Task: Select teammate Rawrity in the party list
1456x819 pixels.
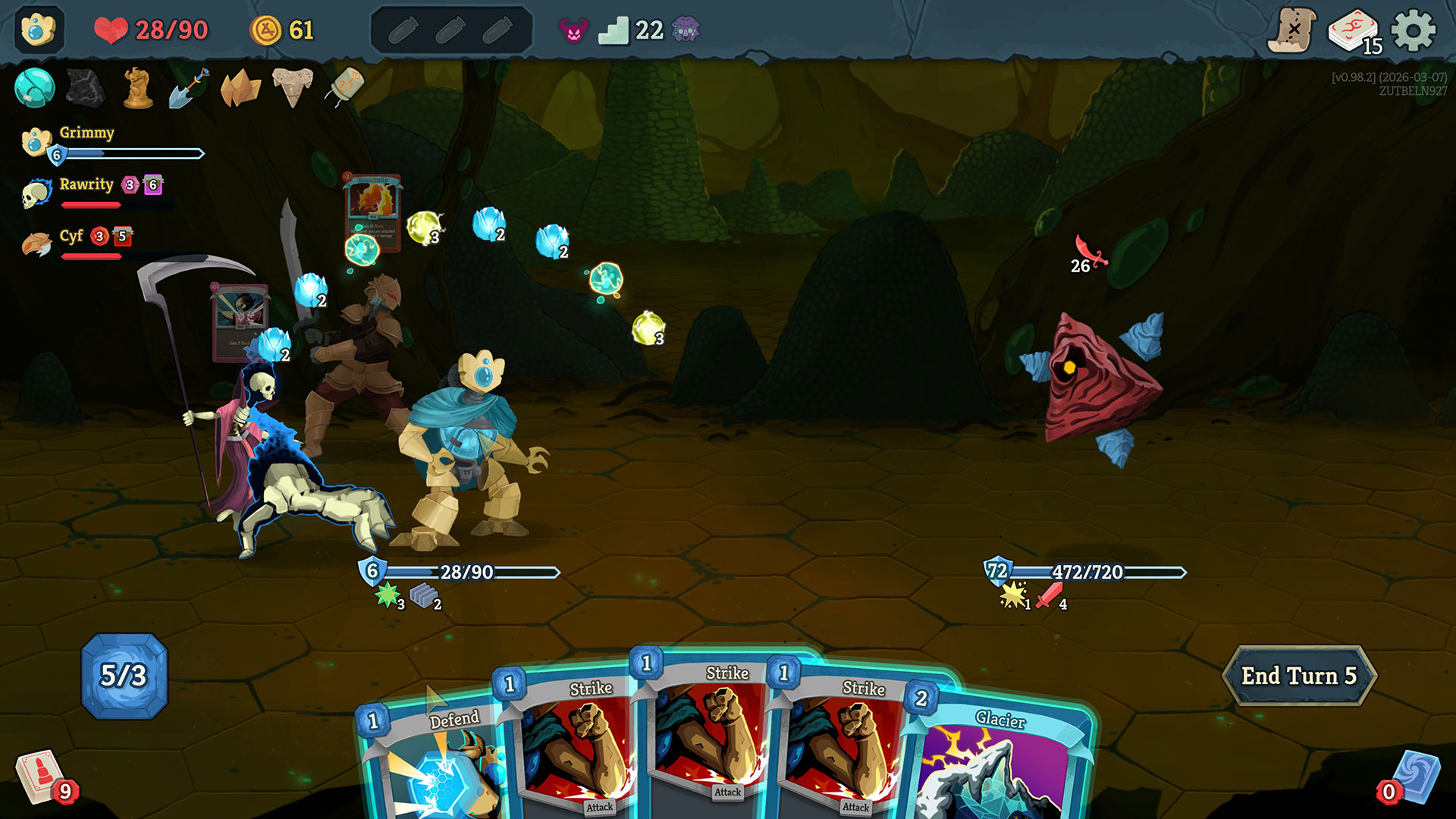Action: coord(86,185)
